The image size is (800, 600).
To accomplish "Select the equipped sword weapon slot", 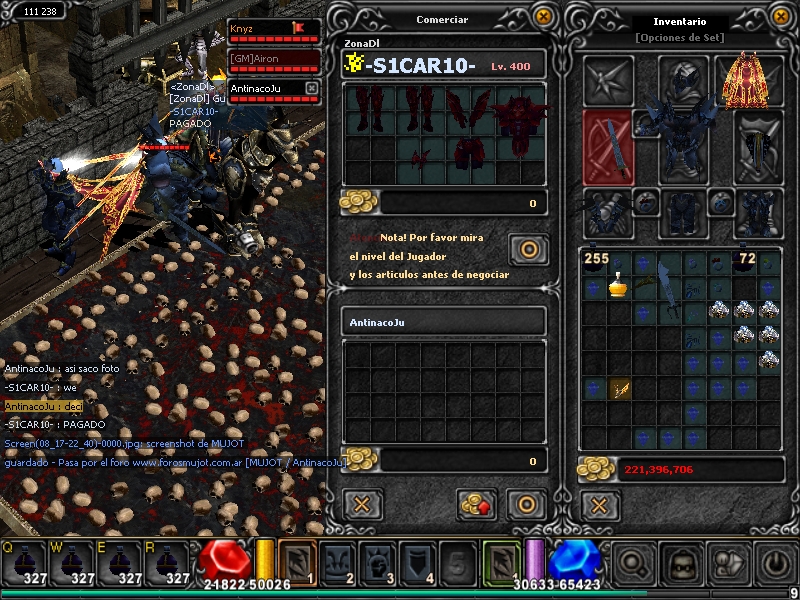I will [x=607, y=148].
